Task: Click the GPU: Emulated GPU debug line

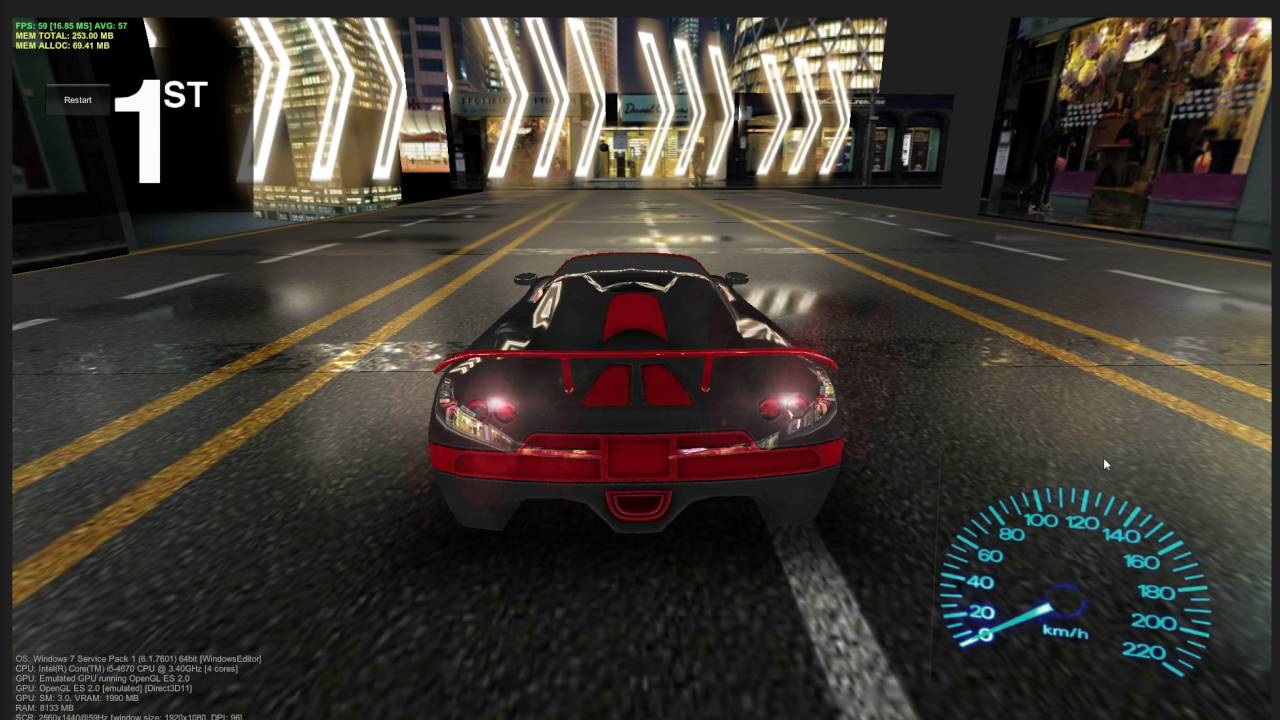Action: (100, 678)
